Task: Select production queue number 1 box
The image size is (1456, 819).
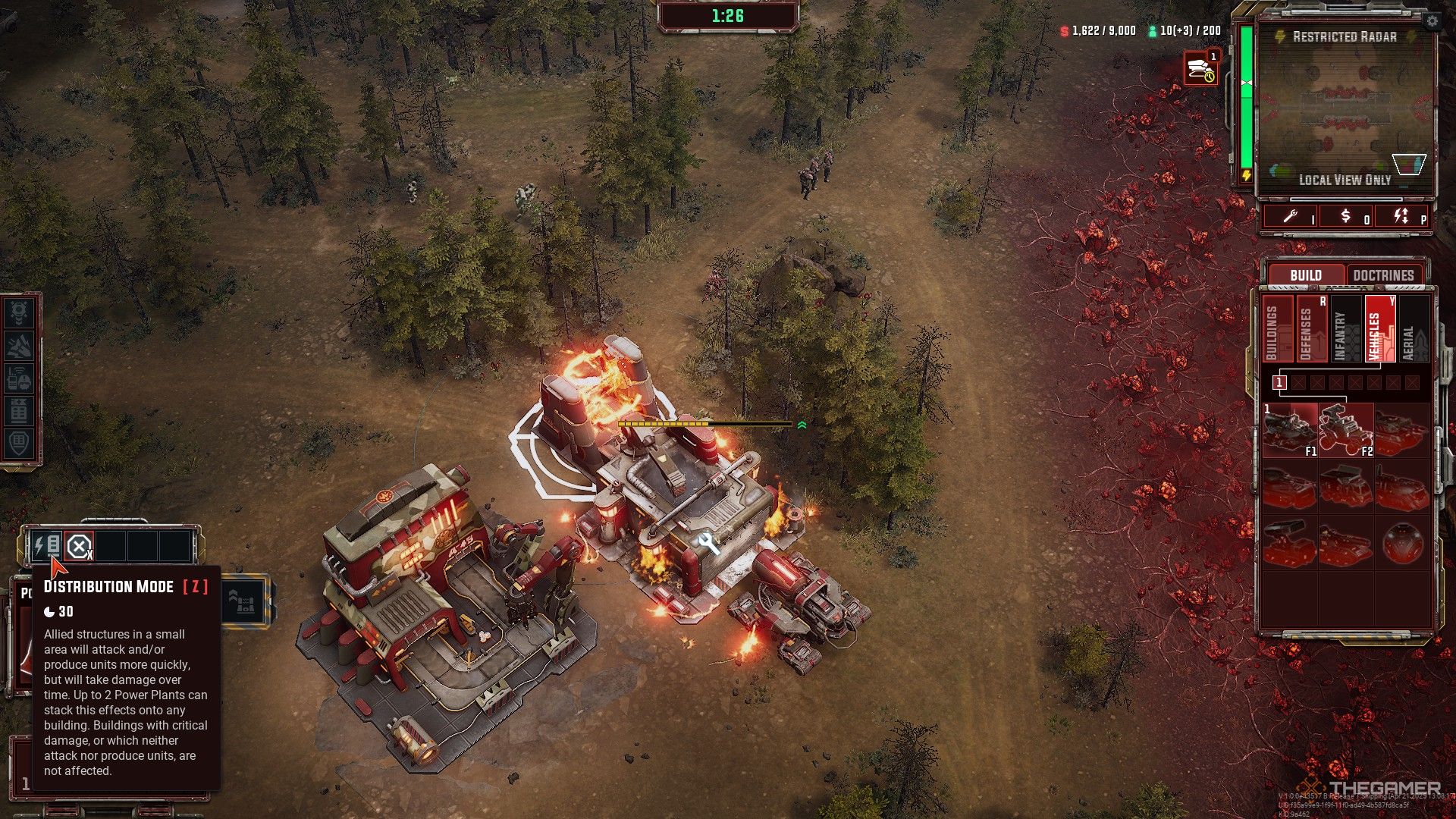Action: (1280, 383)
